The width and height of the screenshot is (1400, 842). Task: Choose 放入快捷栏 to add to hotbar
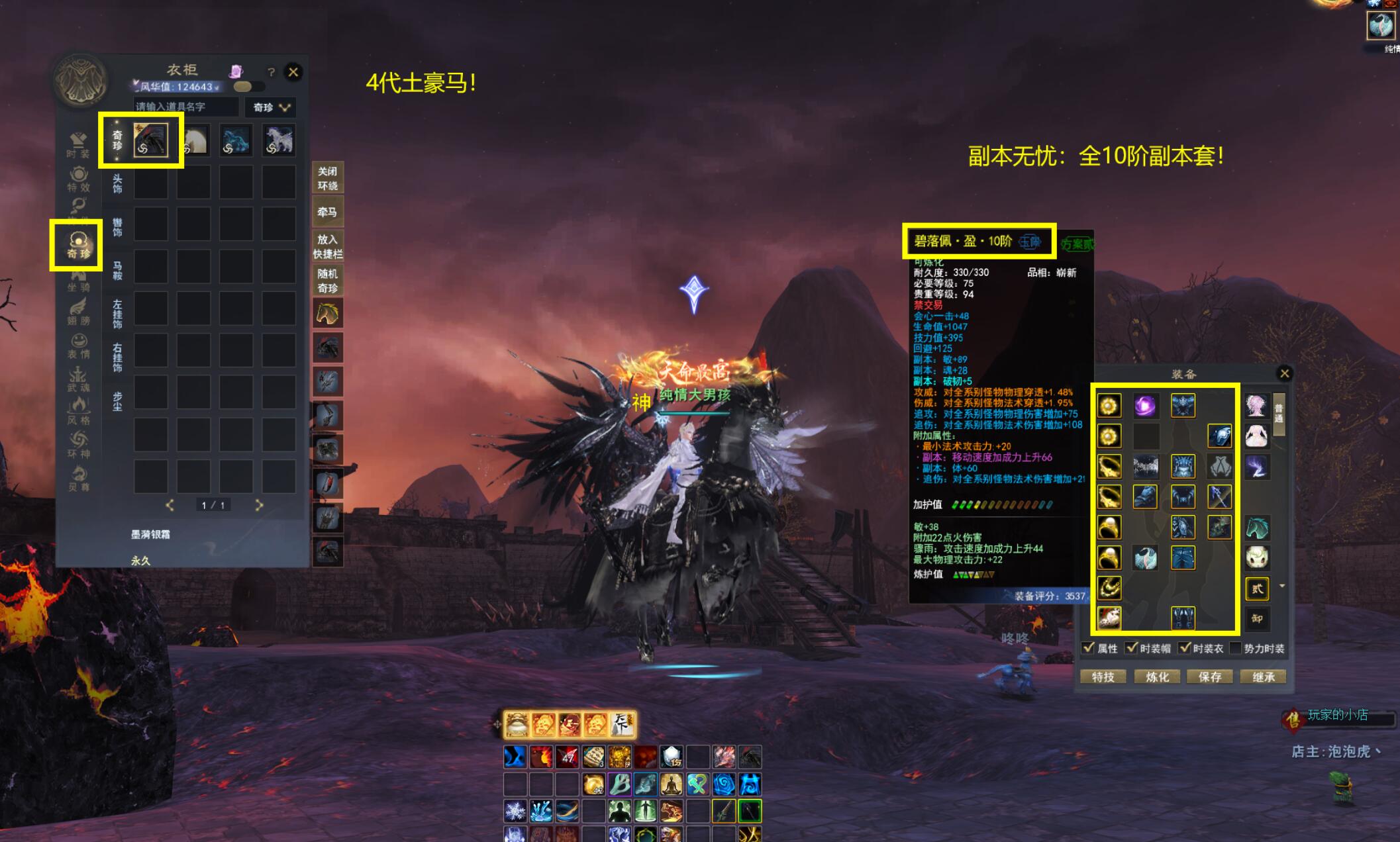coord(327,246)
